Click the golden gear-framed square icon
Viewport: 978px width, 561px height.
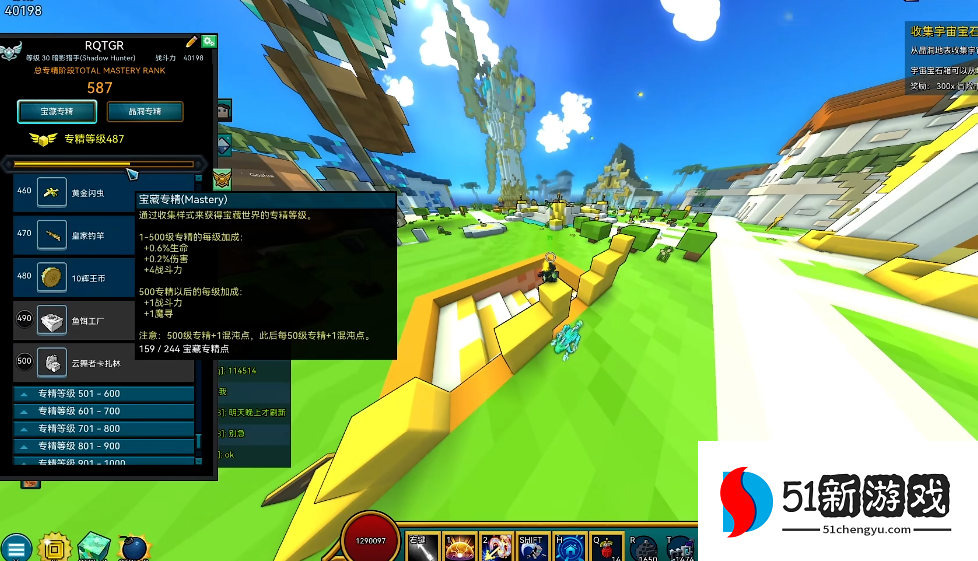(53, 547)
